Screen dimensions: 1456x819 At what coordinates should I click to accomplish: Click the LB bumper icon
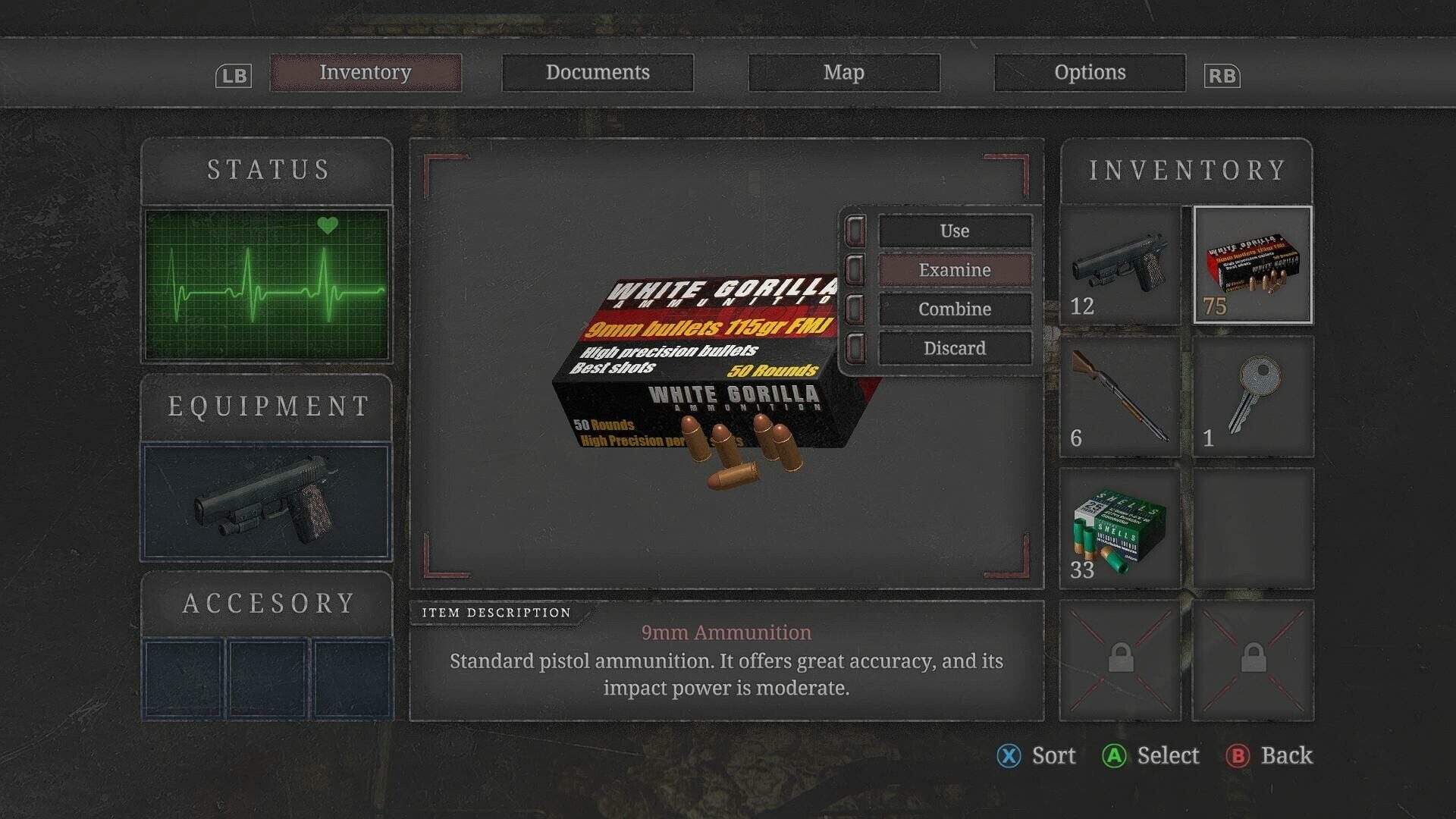point(234,75)
